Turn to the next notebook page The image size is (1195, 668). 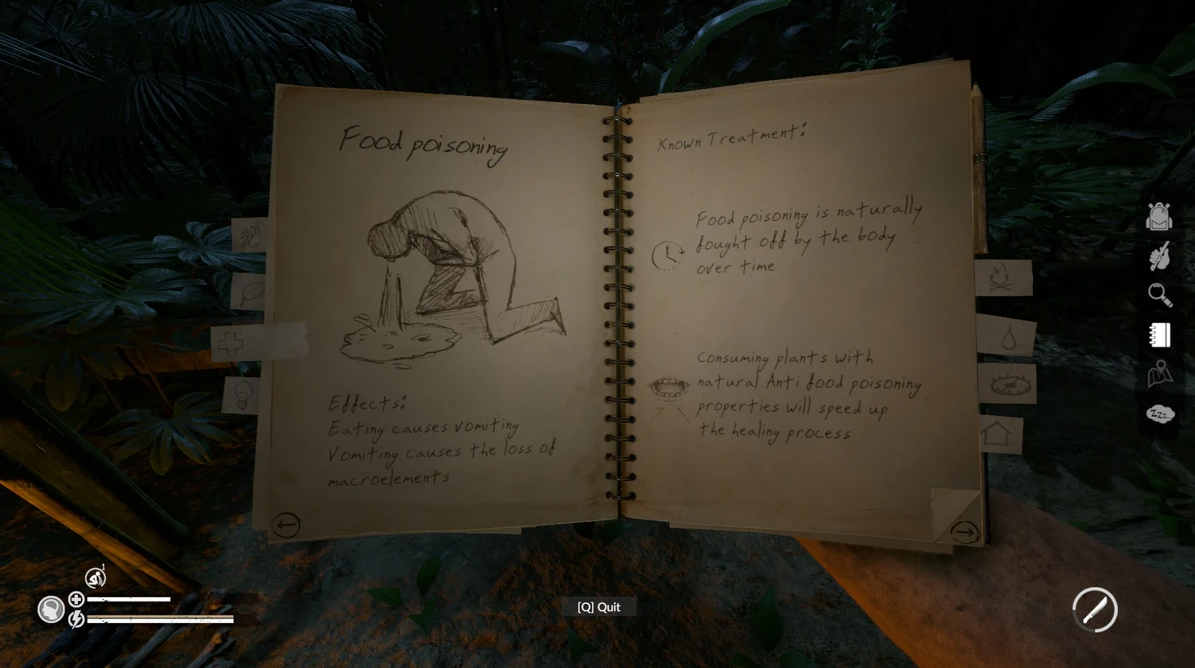pos(963,532)
